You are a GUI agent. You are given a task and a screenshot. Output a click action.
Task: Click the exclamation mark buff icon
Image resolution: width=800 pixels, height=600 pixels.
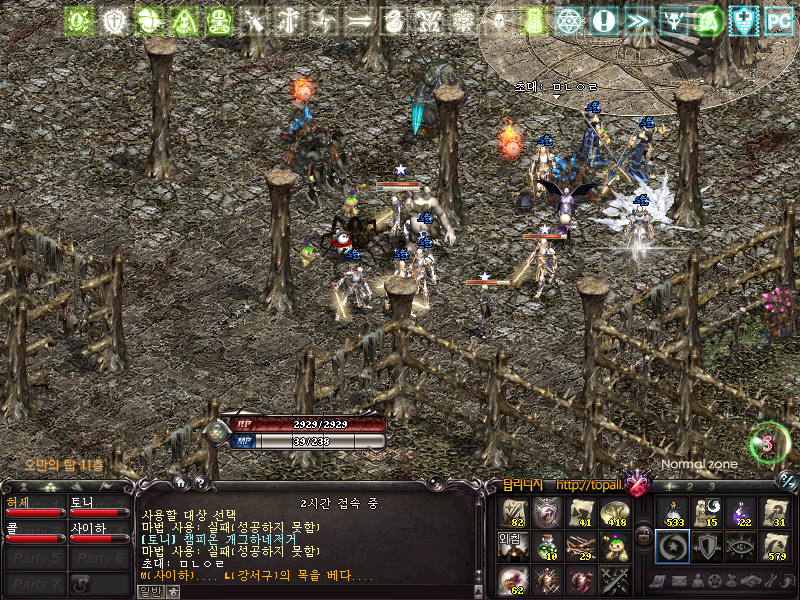(603, 20)
